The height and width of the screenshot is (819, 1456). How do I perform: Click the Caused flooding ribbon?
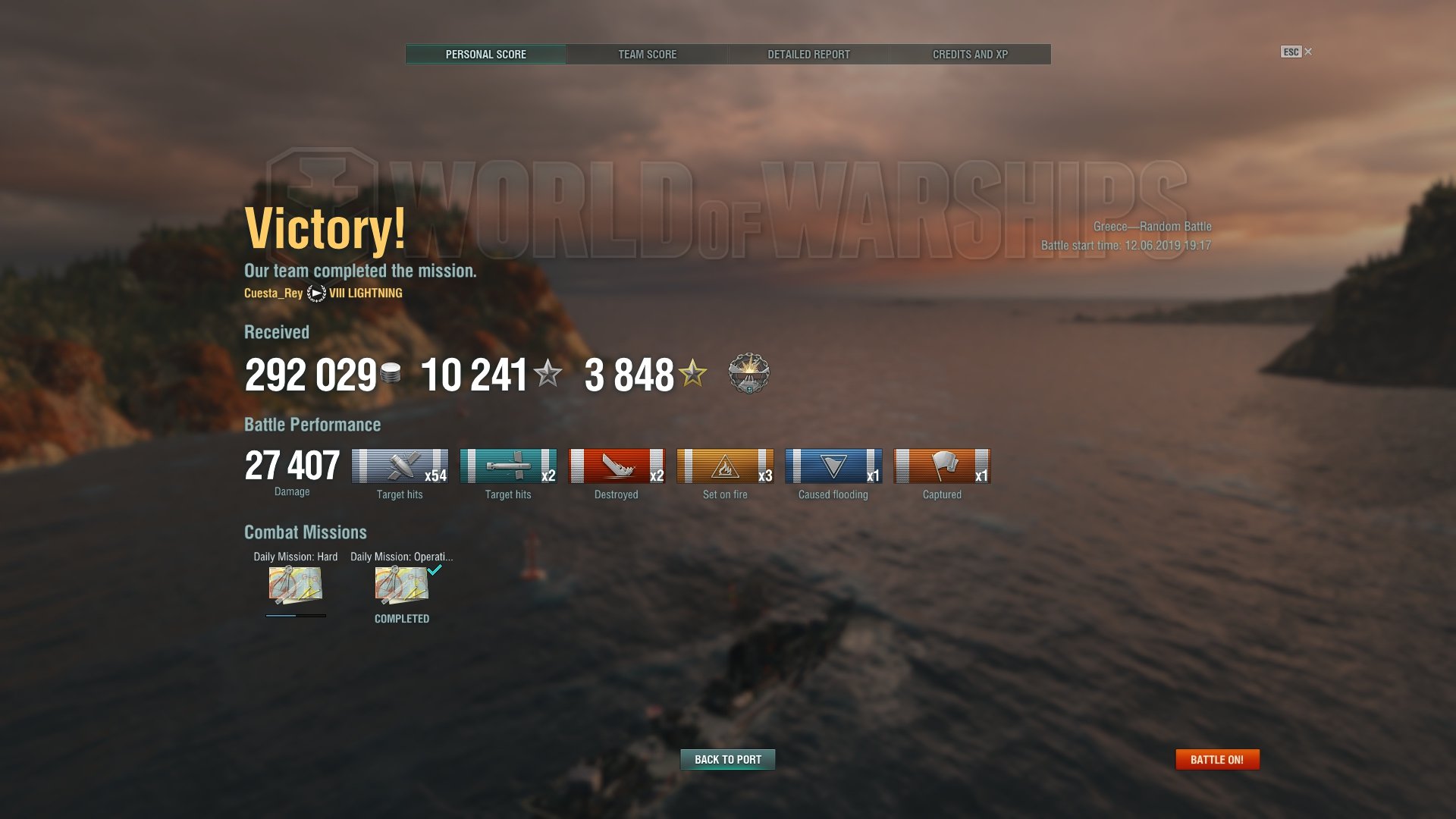tap(833, 466)
